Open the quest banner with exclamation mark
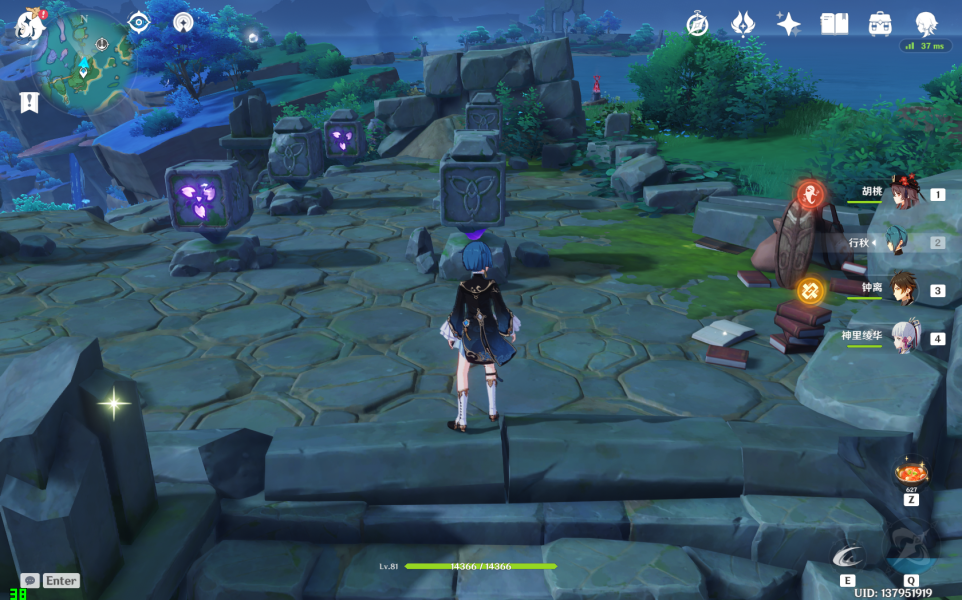Viewport: 962px width, 600px height. tap(28, 101)
